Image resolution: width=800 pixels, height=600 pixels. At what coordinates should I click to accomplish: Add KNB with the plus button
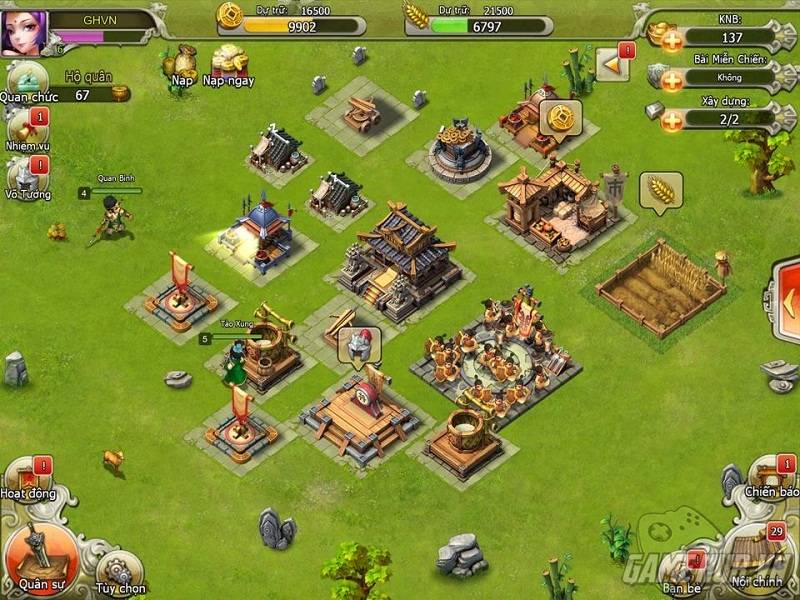pos(671,39)
